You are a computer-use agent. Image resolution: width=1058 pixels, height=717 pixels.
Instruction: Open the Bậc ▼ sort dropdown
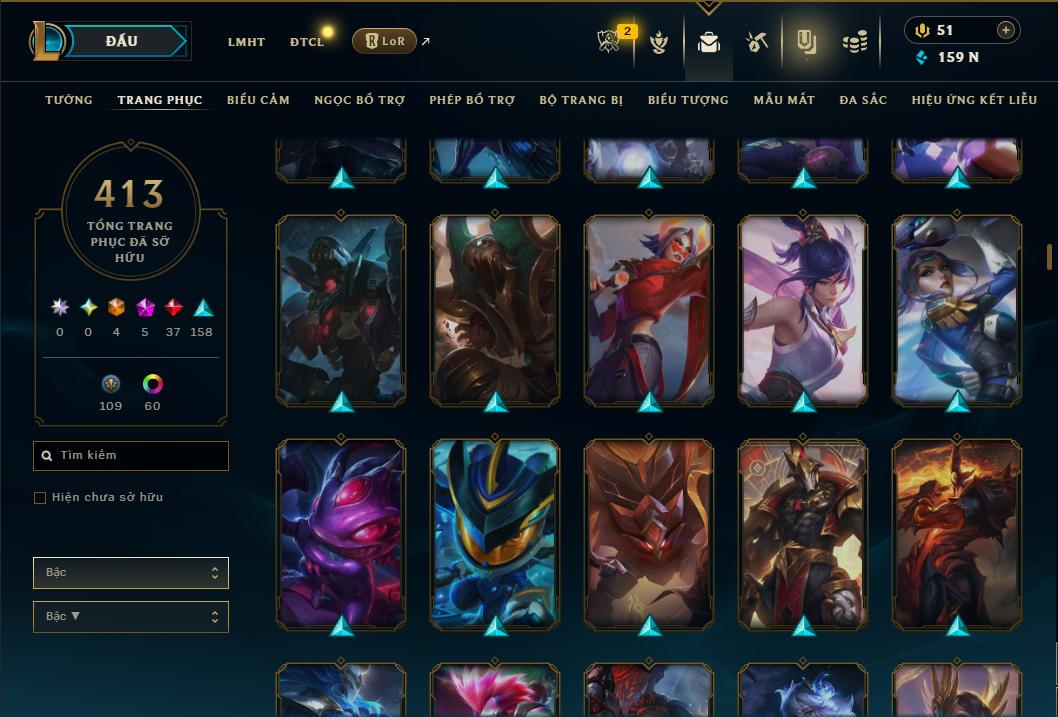(x=131, y=617)
